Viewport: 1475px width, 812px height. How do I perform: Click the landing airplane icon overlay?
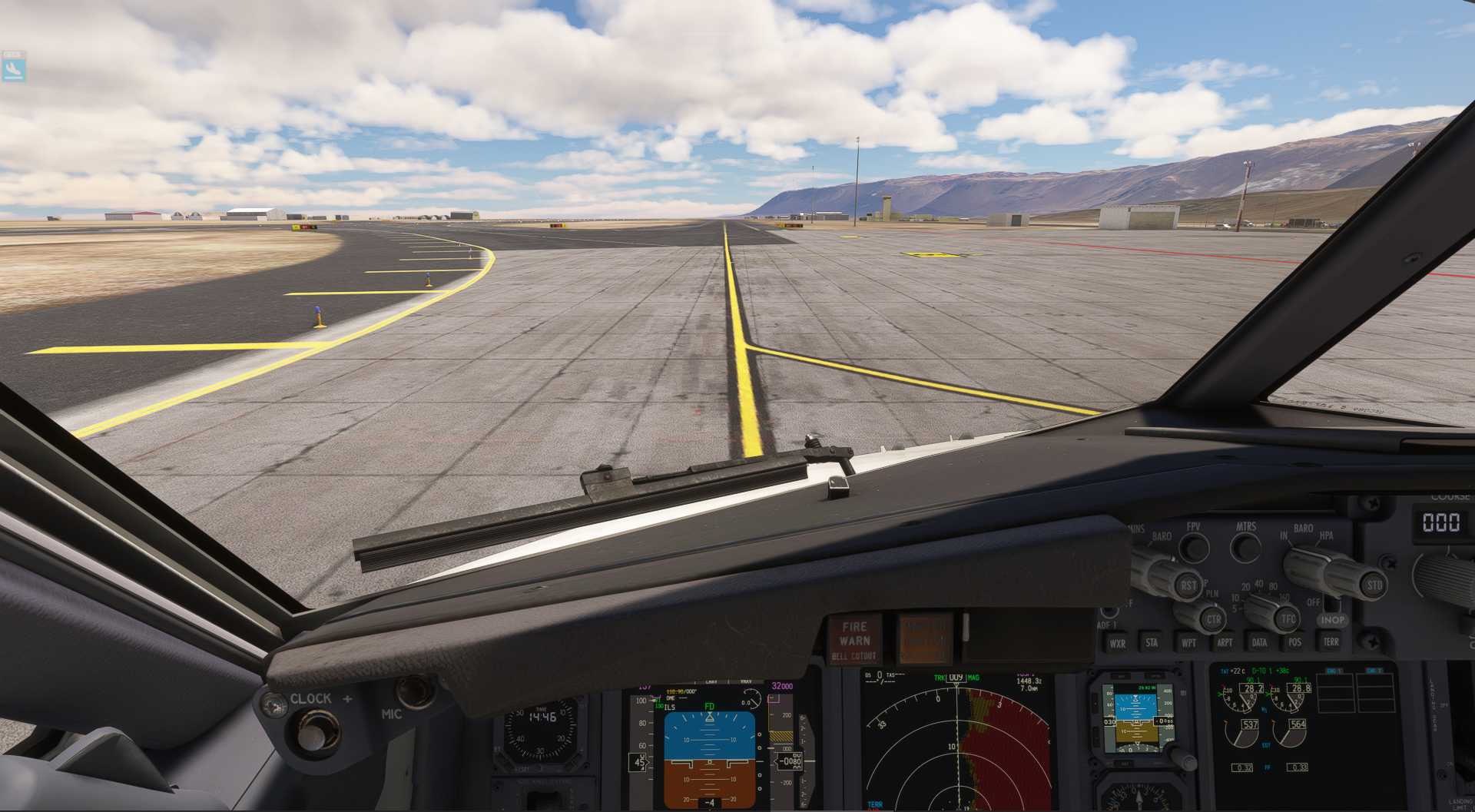point(14,69)
